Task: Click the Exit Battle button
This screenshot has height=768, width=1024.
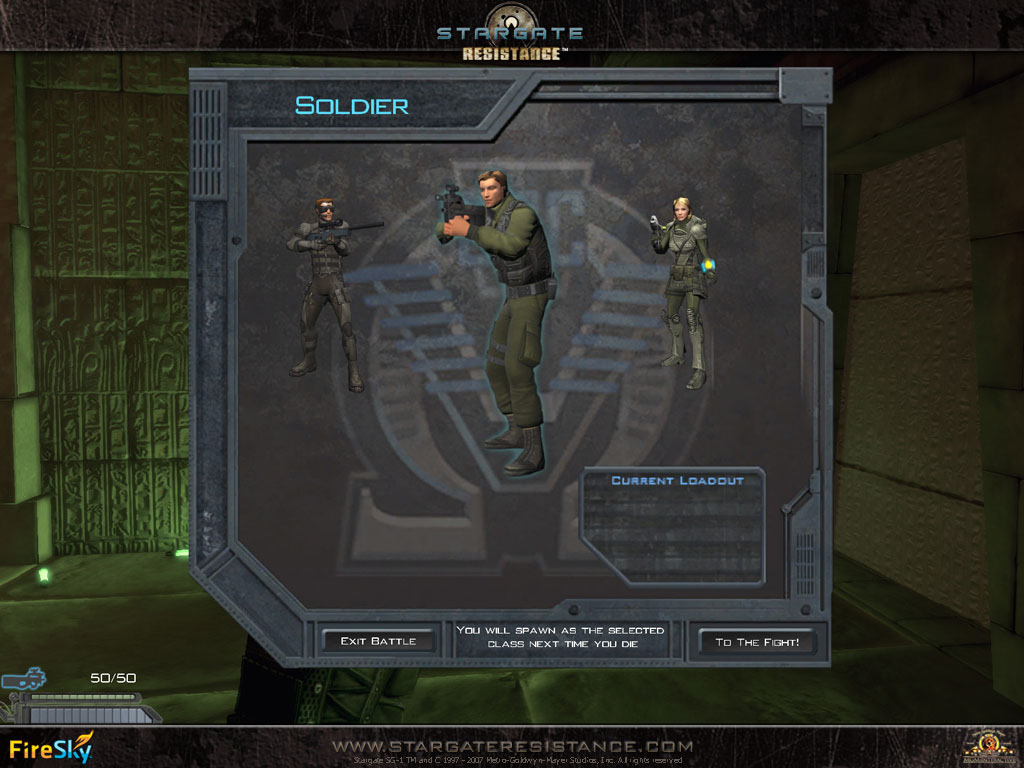Action: pyautogui.click(x=378, y=641)
